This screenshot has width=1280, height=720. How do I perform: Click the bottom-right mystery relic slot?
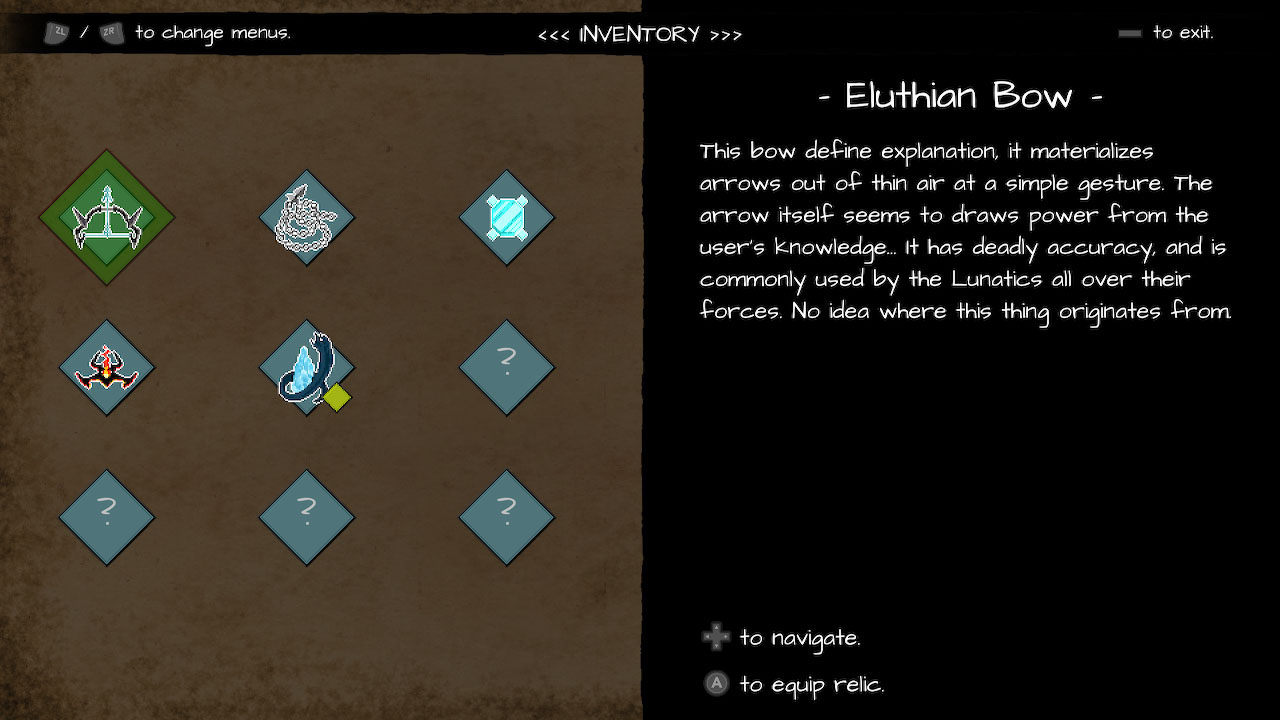click(x=507, y=517)
